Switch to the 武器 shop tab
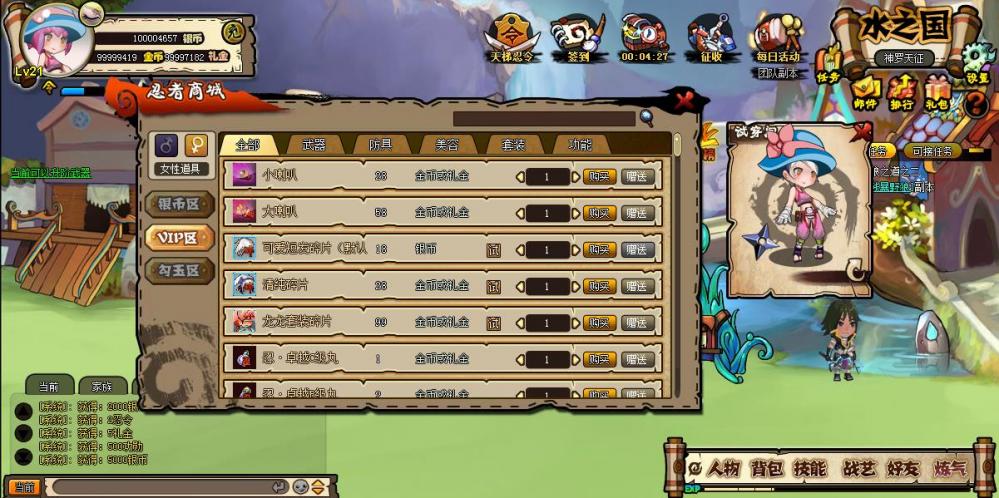 click(x=313, y=145)
